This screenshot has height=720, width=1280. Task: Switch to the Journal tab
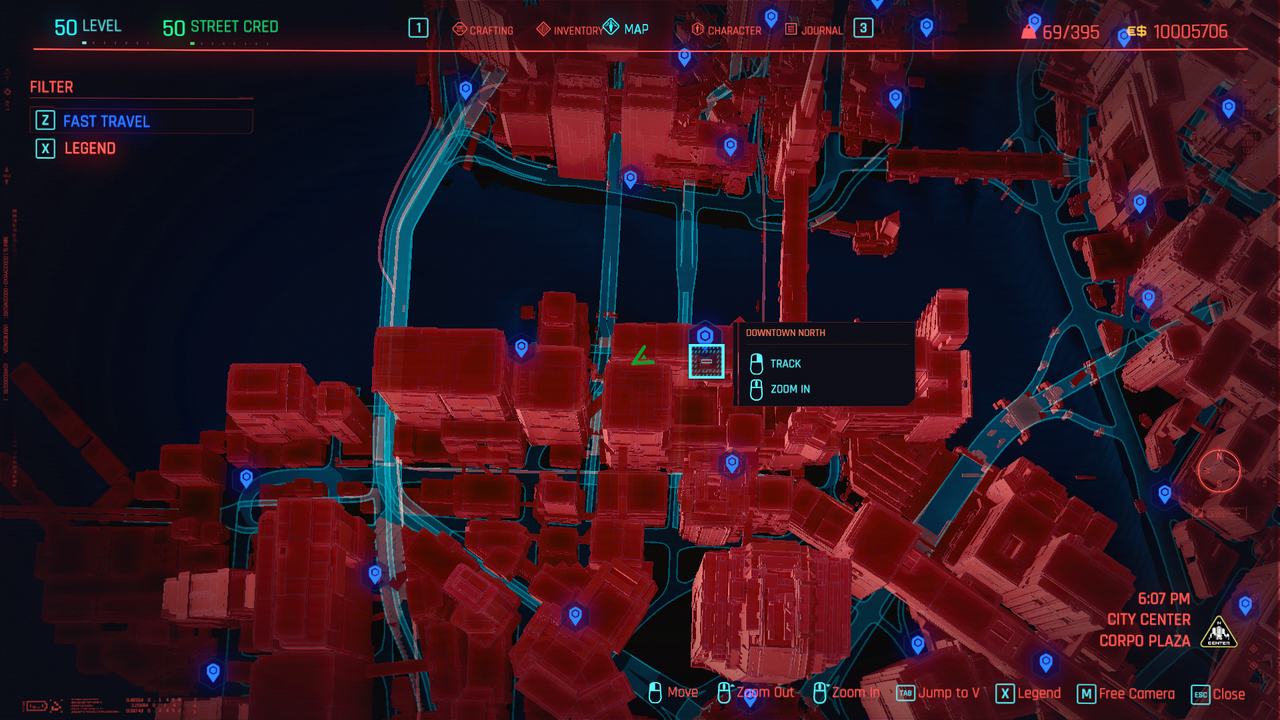tap(814, 30)
